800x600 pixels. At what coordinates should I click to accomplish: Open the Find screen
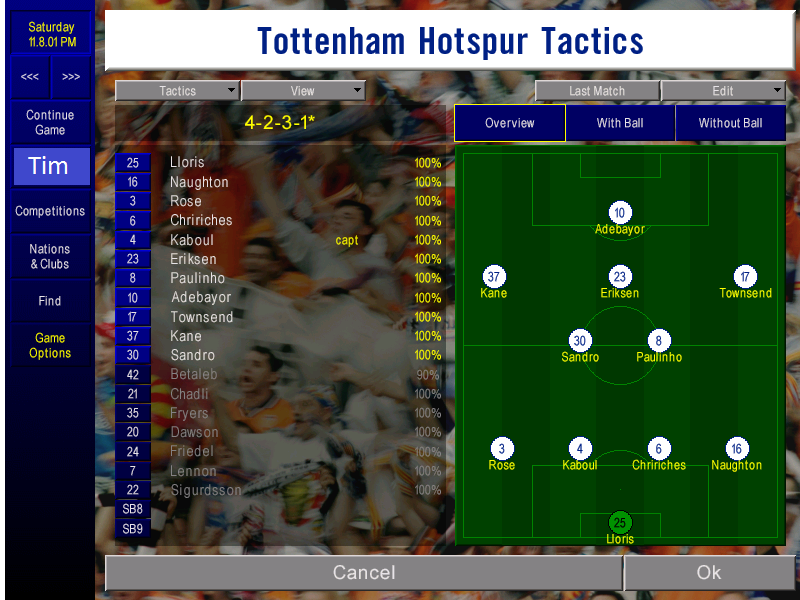tap(50, 301)
